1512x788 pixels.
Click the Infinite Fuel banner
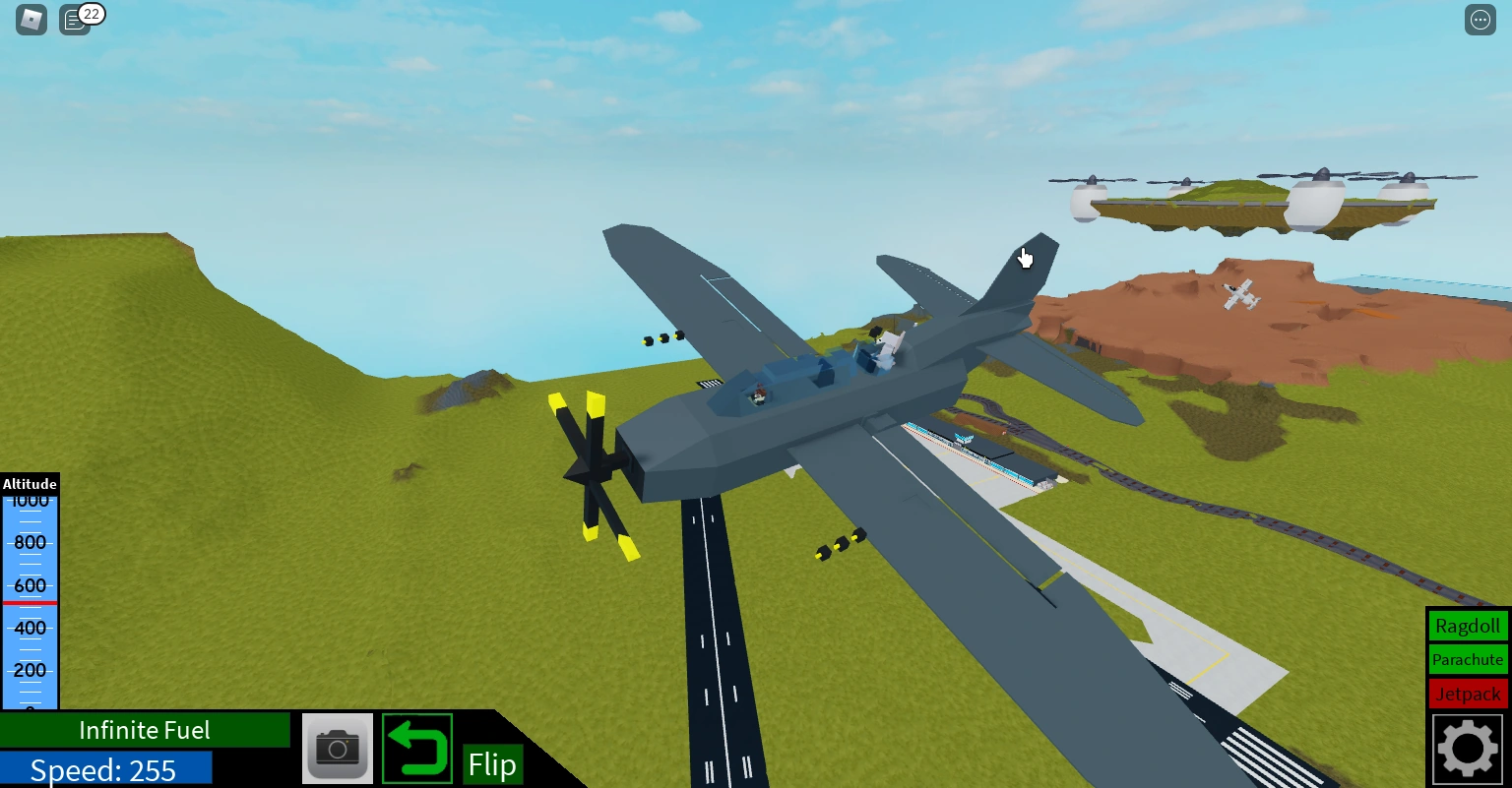click(x=144, y=730)
